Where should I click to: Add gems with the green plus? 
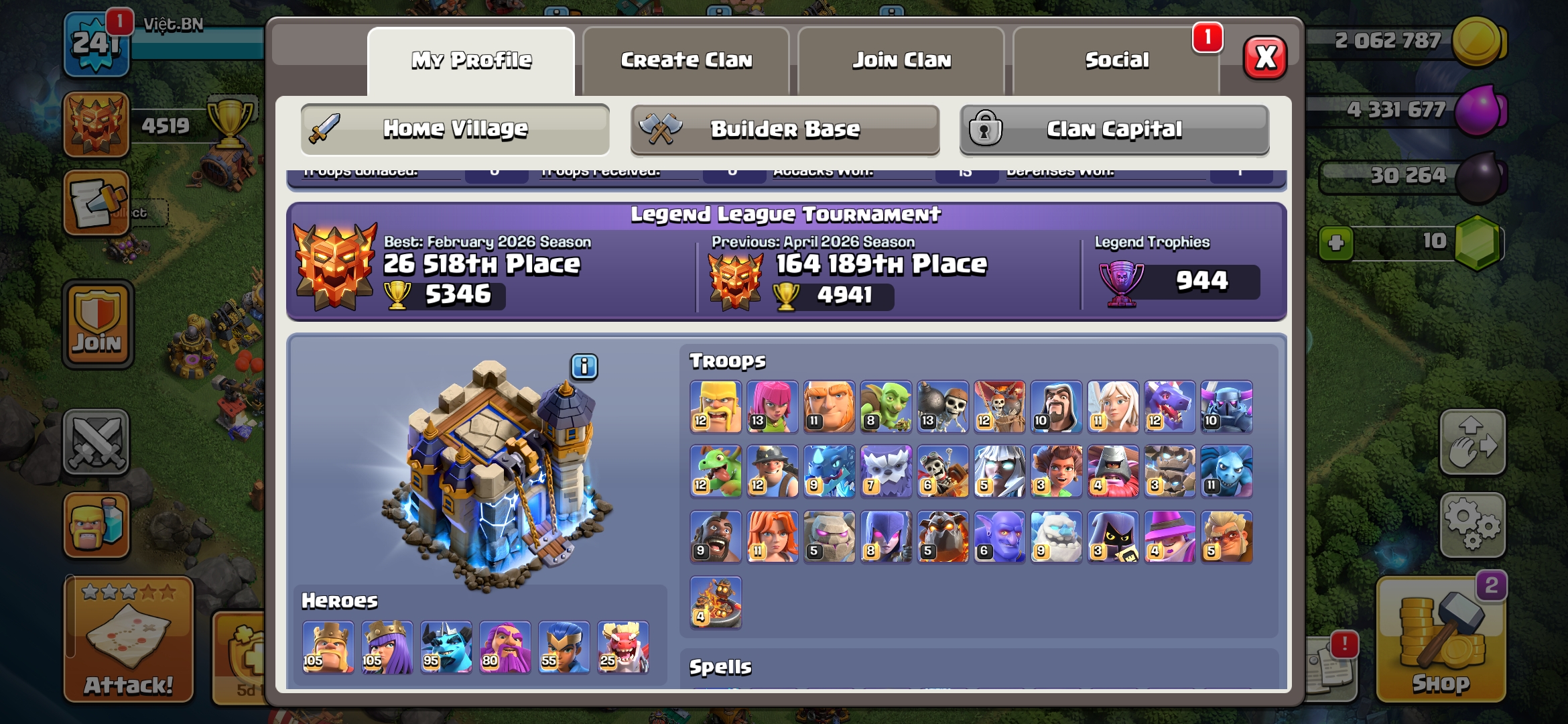coord(1335,243)
